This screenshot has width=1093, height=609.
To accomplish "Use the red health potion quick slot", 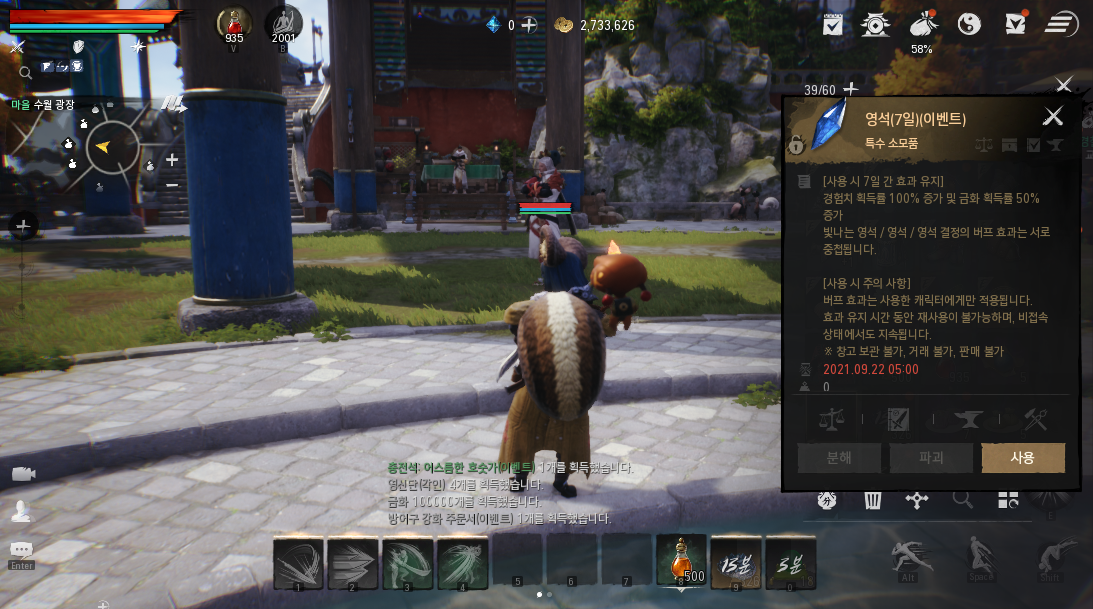I will (234, 23).
